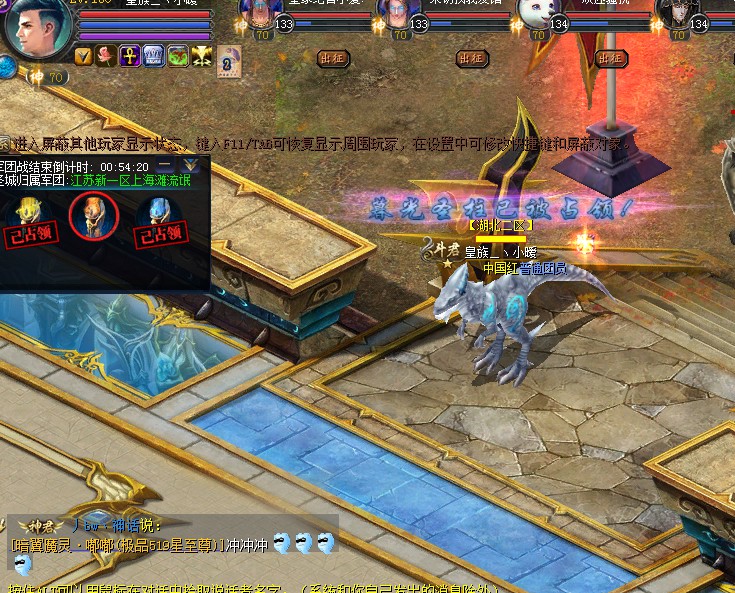Viewport: 735px width, 593px height.
Task: Open the card buff marked with 2
Action: pos(229,60)
